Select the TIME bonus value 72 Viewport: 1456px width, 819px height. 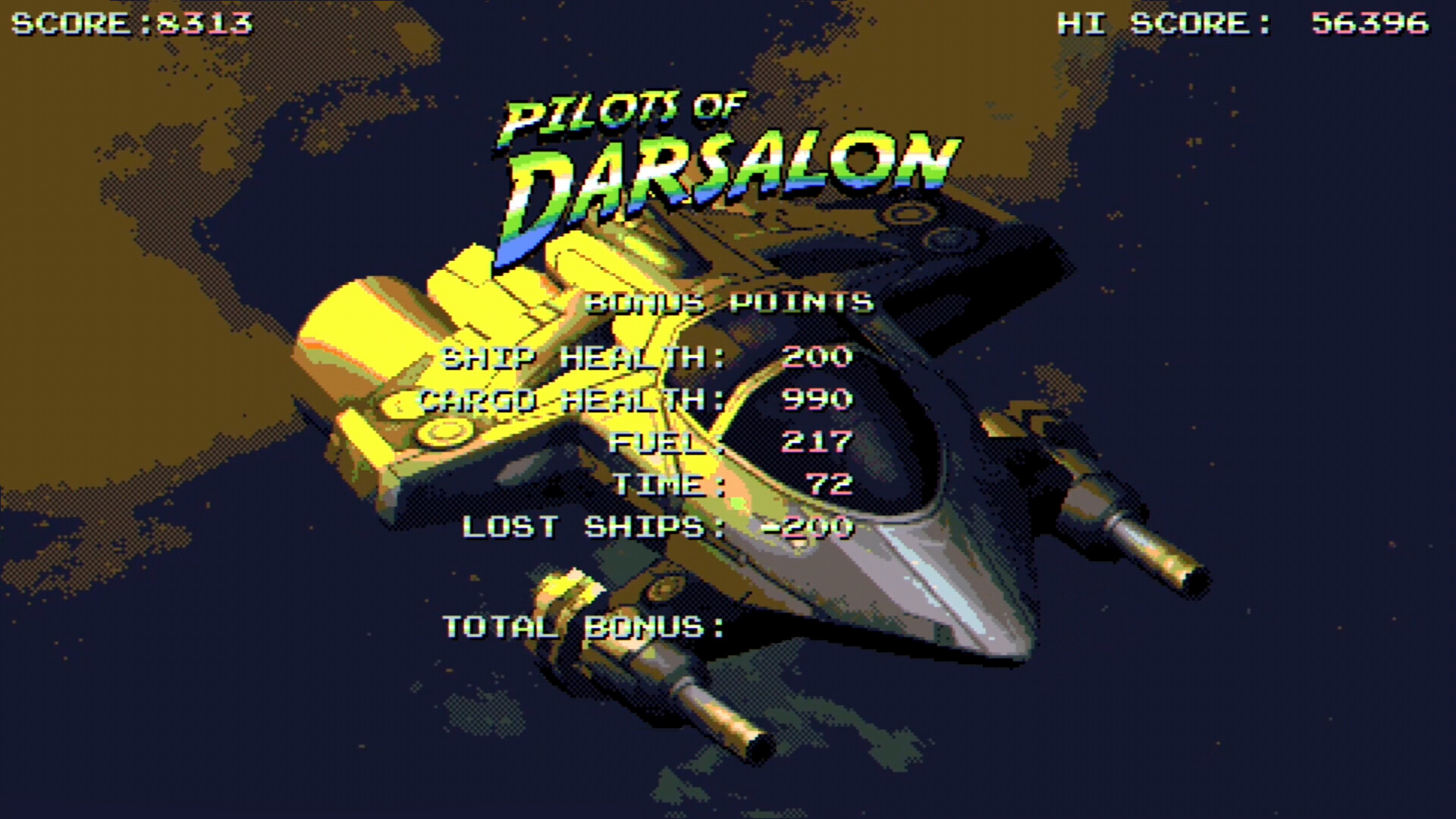834,485
